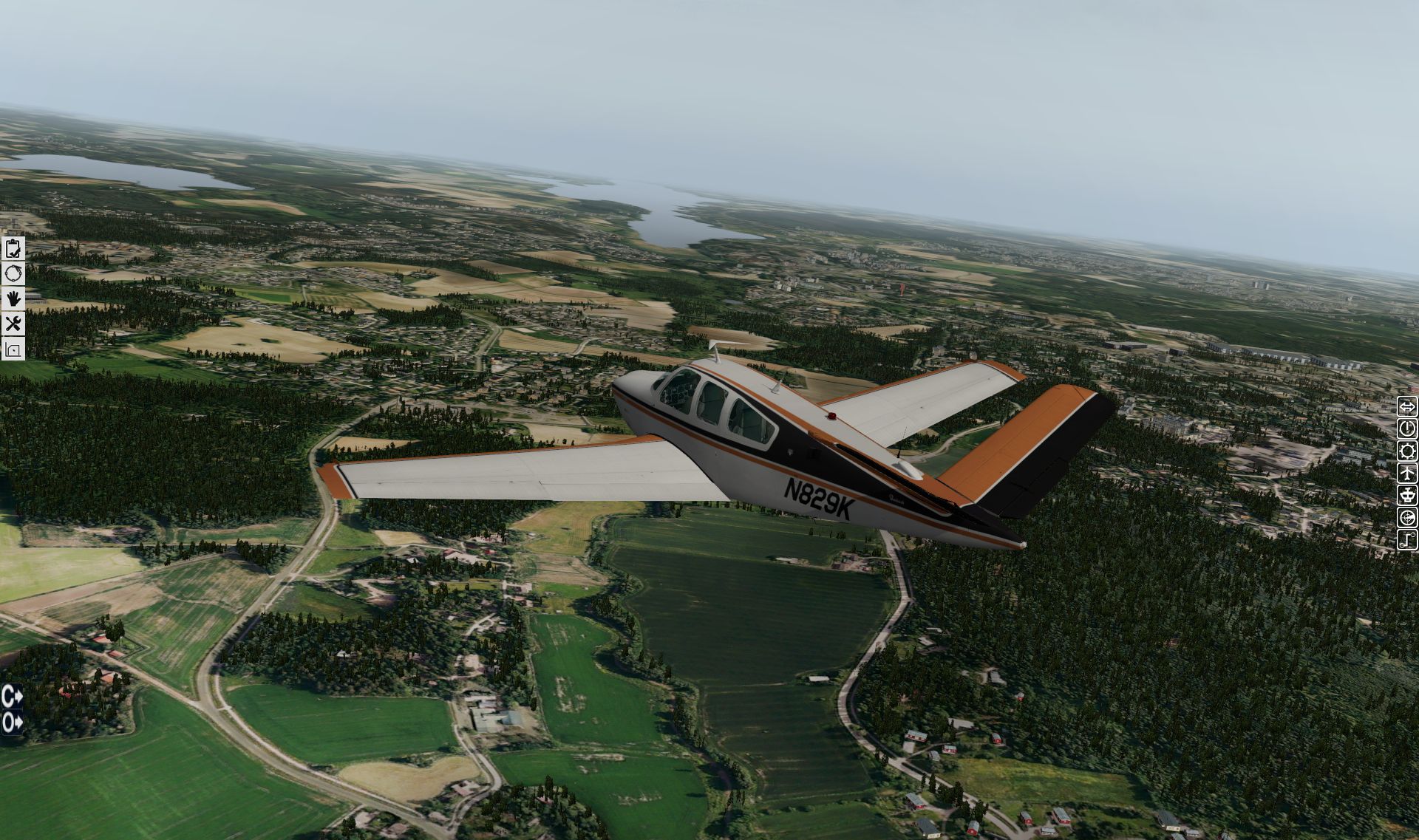Click the double-headed horizontal arrow icon

pos(1407,406)
